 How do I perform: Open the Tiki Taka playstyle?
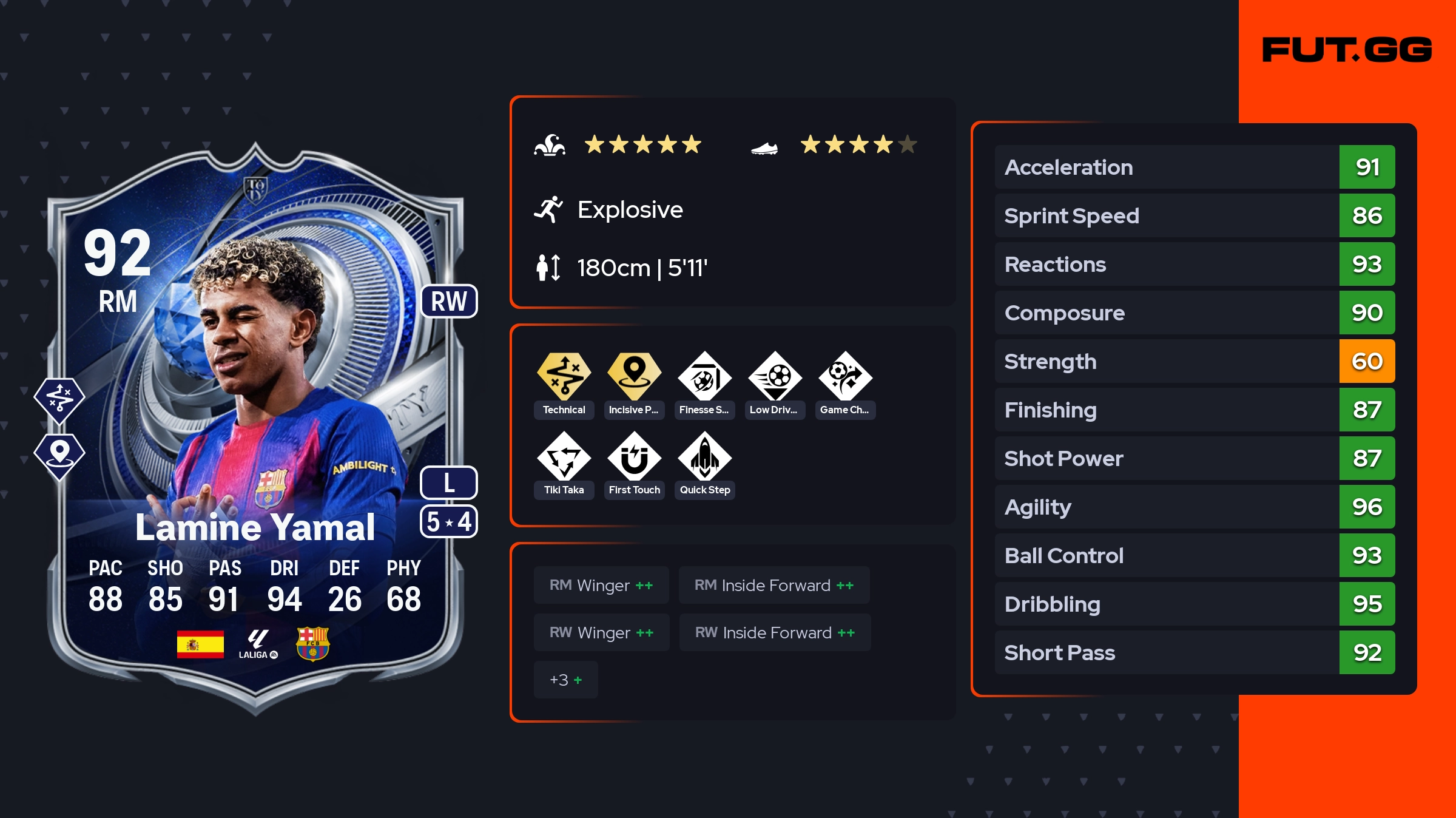pos(564,458)
